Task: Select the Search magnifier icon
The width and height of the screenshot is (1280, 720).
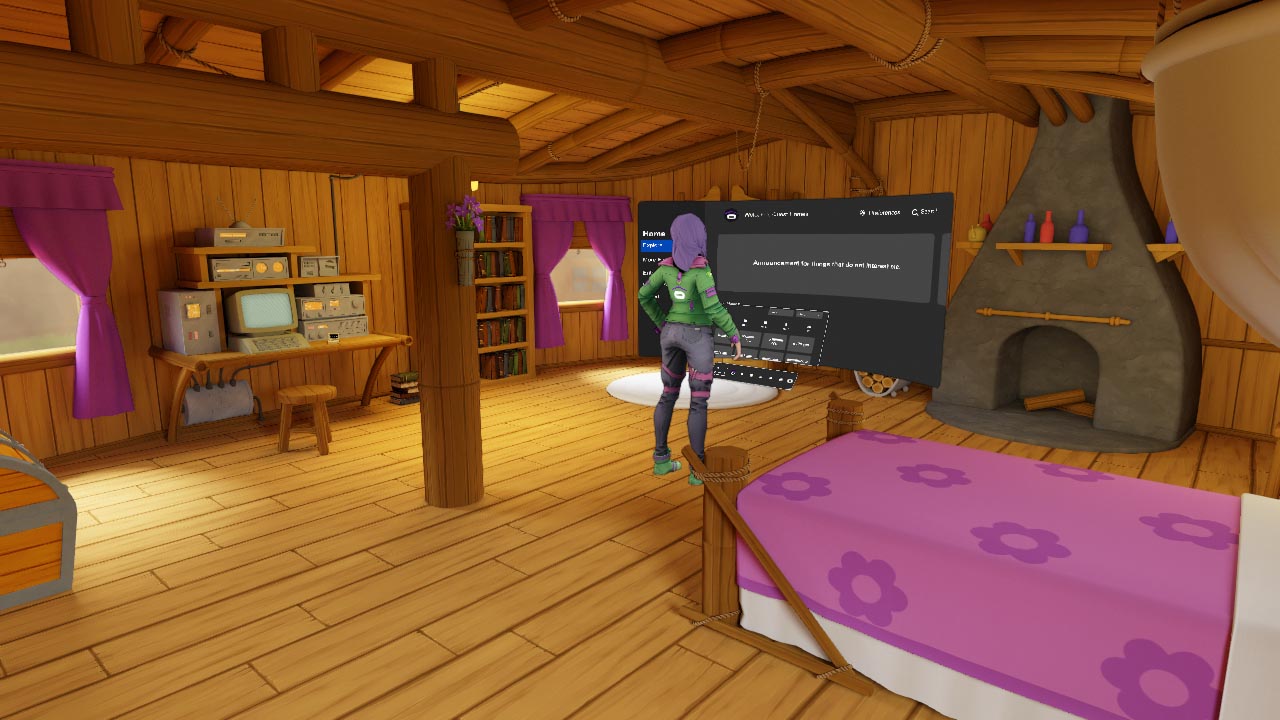Action: click(x=913, y=209)
